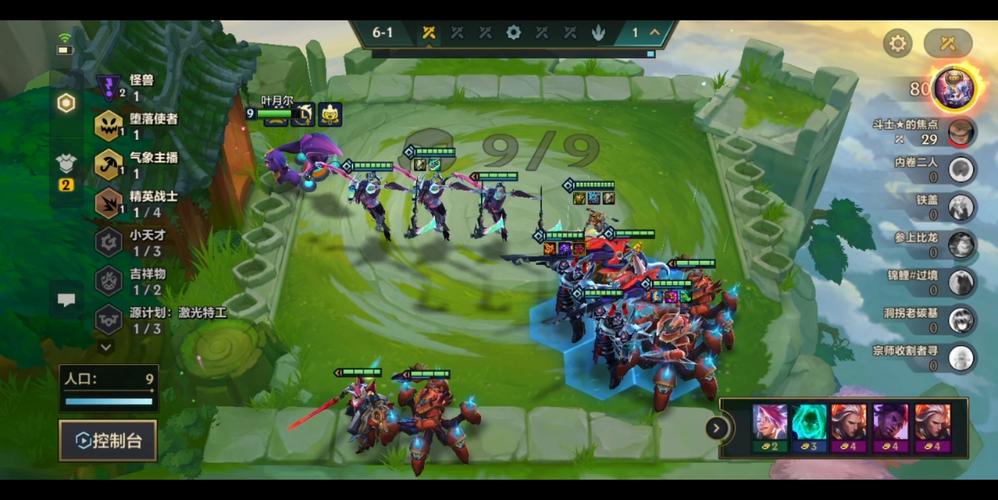Tap the crossed-swords button beside the gear
This screenshot has width=998, height=500.
point(947,43)
